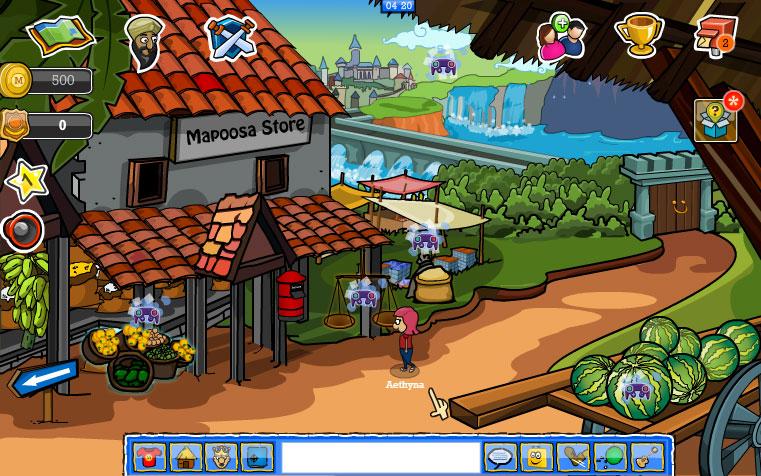Select the green ball toolbar button
Screen dimensions: 761x476
609,458
